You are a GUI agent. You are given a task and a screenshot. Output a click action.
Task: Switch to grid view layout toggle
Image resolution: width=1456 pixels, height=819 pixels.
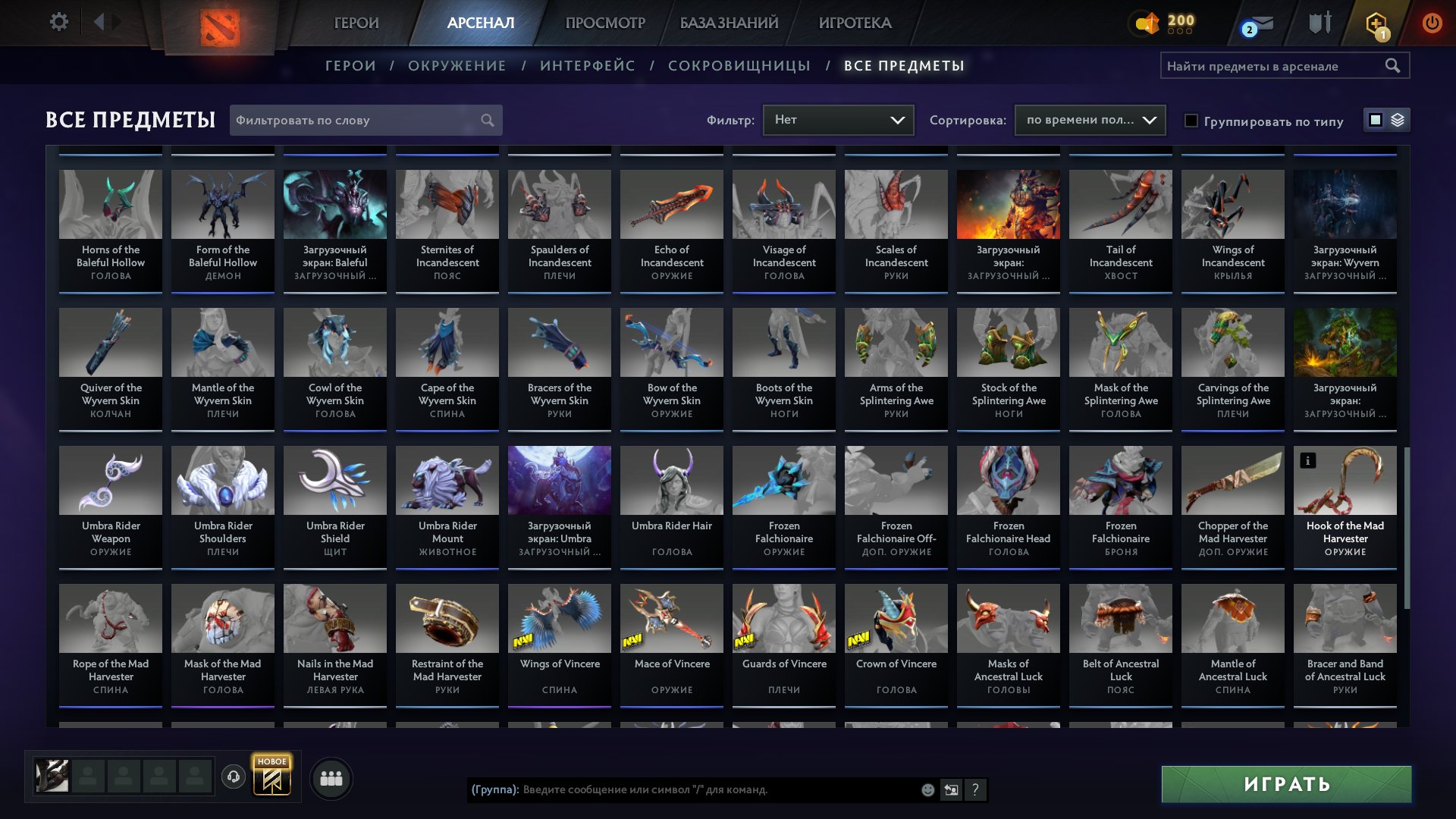coord(1375,120)
